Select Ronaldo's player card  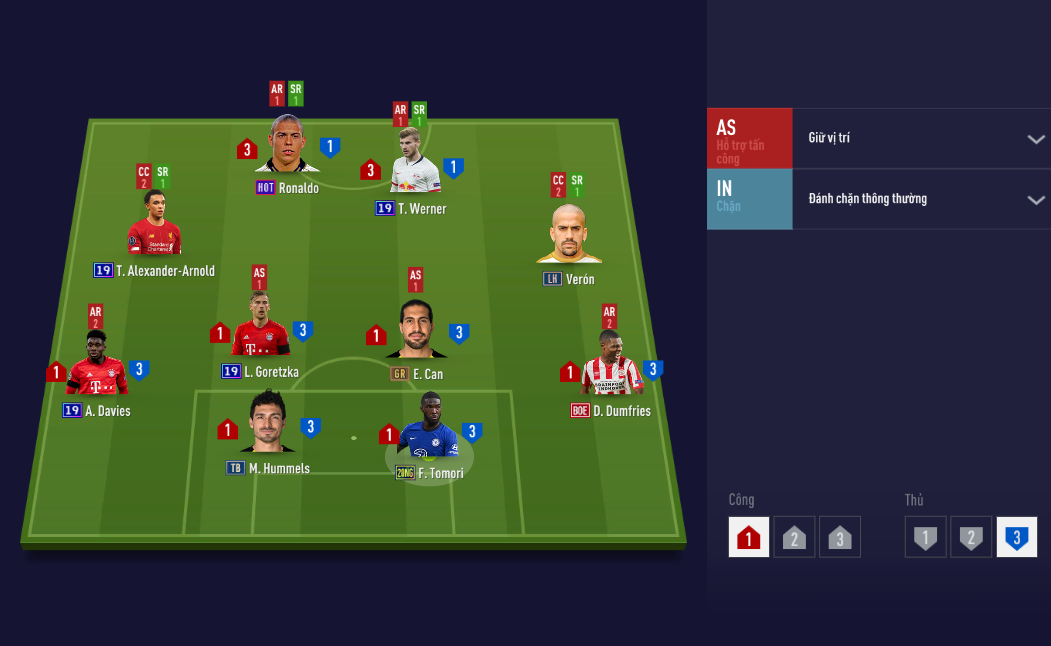click(x=287, y=147)
